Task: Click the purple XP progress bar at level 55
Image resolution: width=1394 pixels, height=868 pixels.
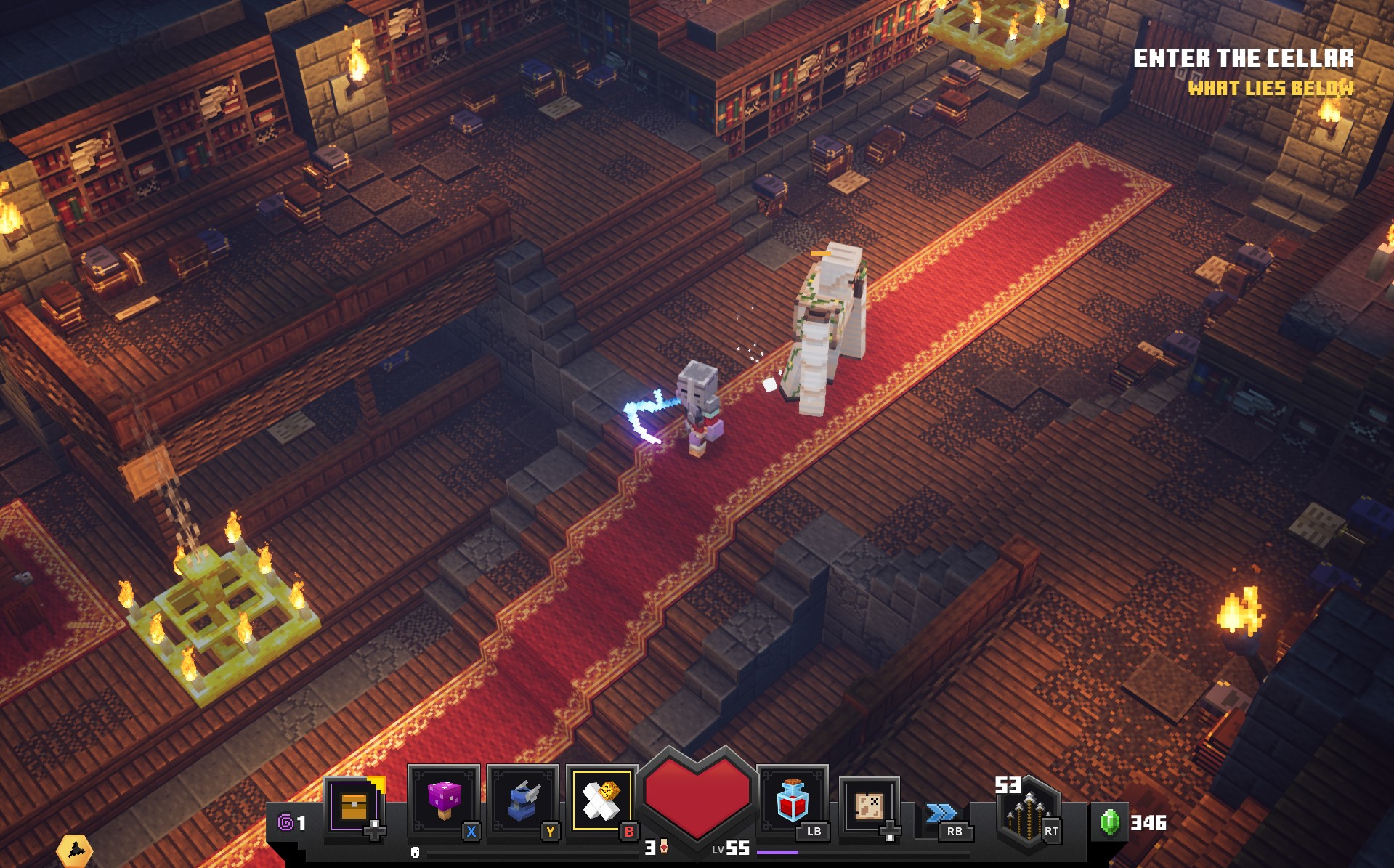Action: click(x=778, y=851)
